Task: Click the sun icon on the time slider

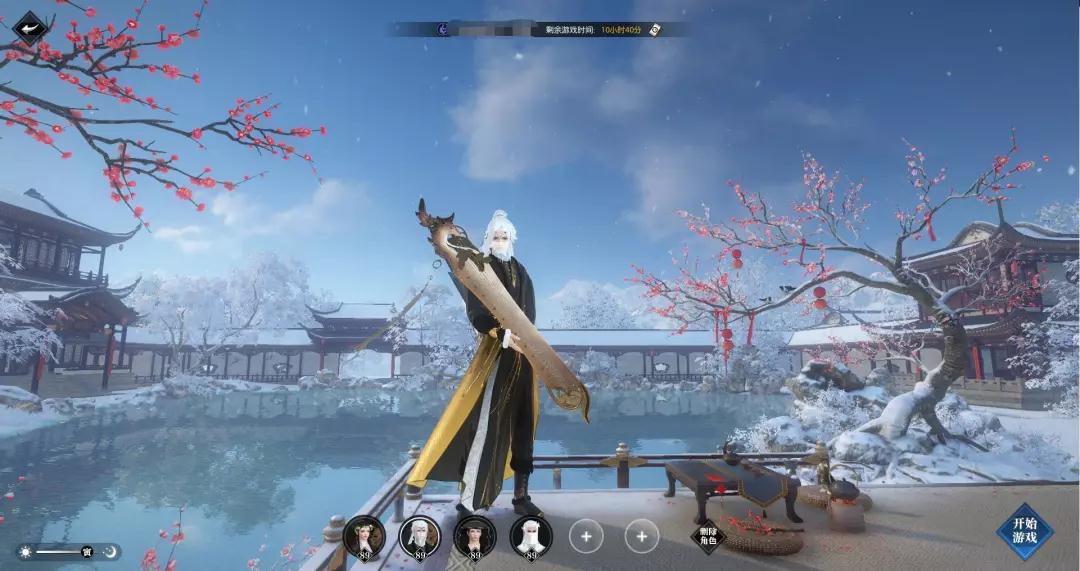Action: 25,552
